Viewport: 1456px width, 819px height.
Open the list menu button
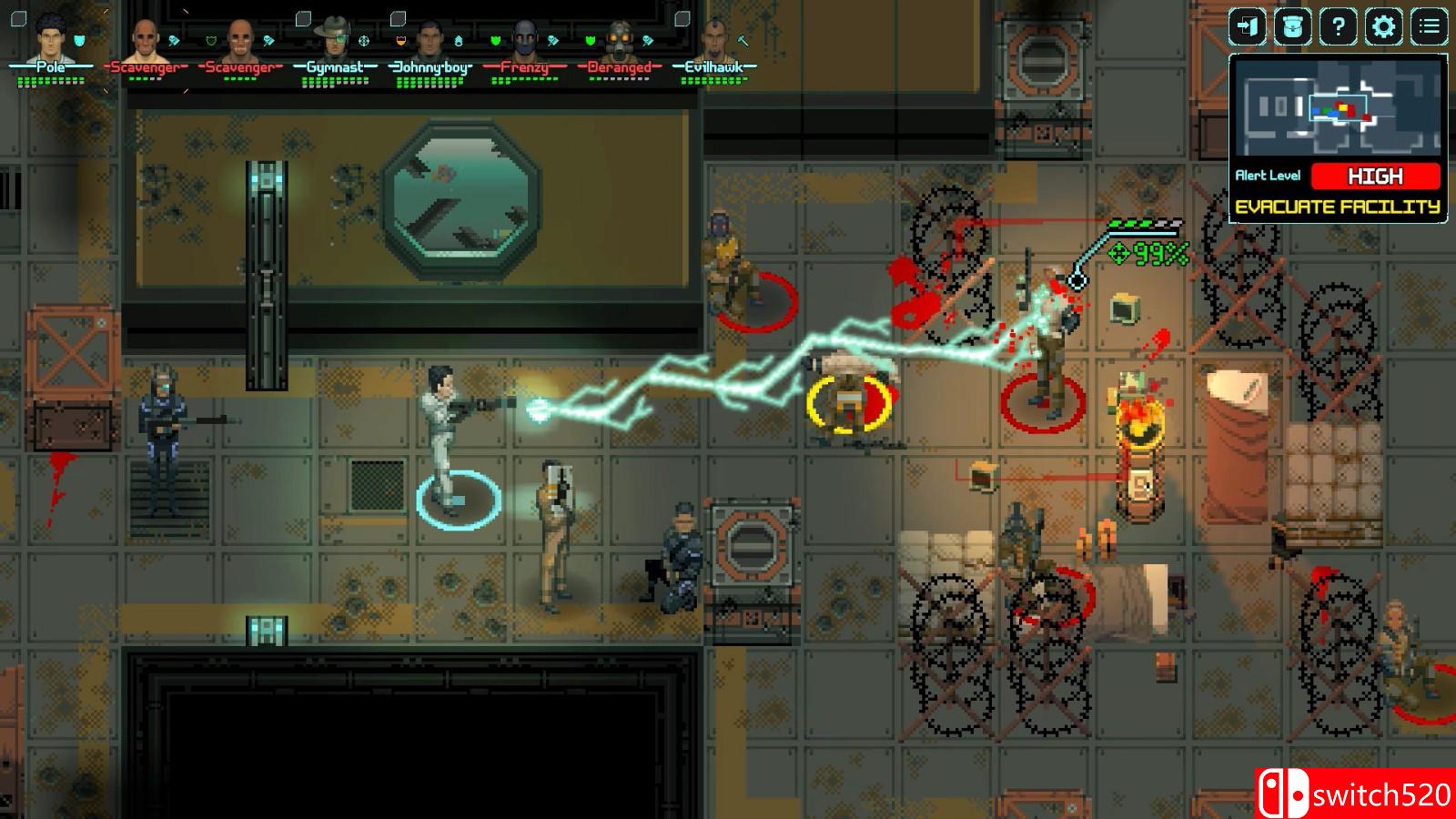tap(1429, 26)
